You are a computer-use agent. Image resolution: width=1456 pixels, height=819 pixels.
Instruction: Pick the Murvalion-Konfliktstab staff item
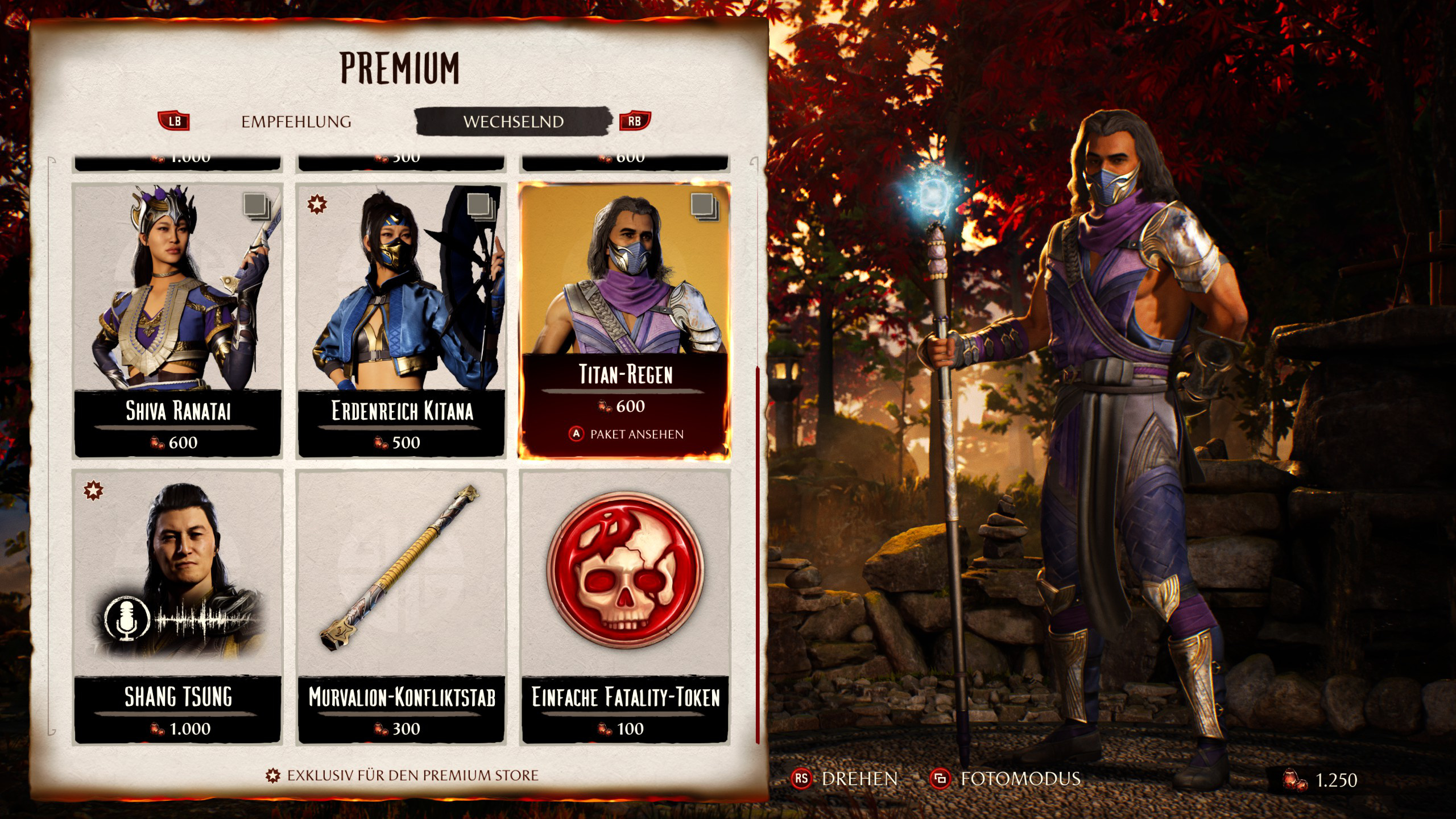click(401, 606)
